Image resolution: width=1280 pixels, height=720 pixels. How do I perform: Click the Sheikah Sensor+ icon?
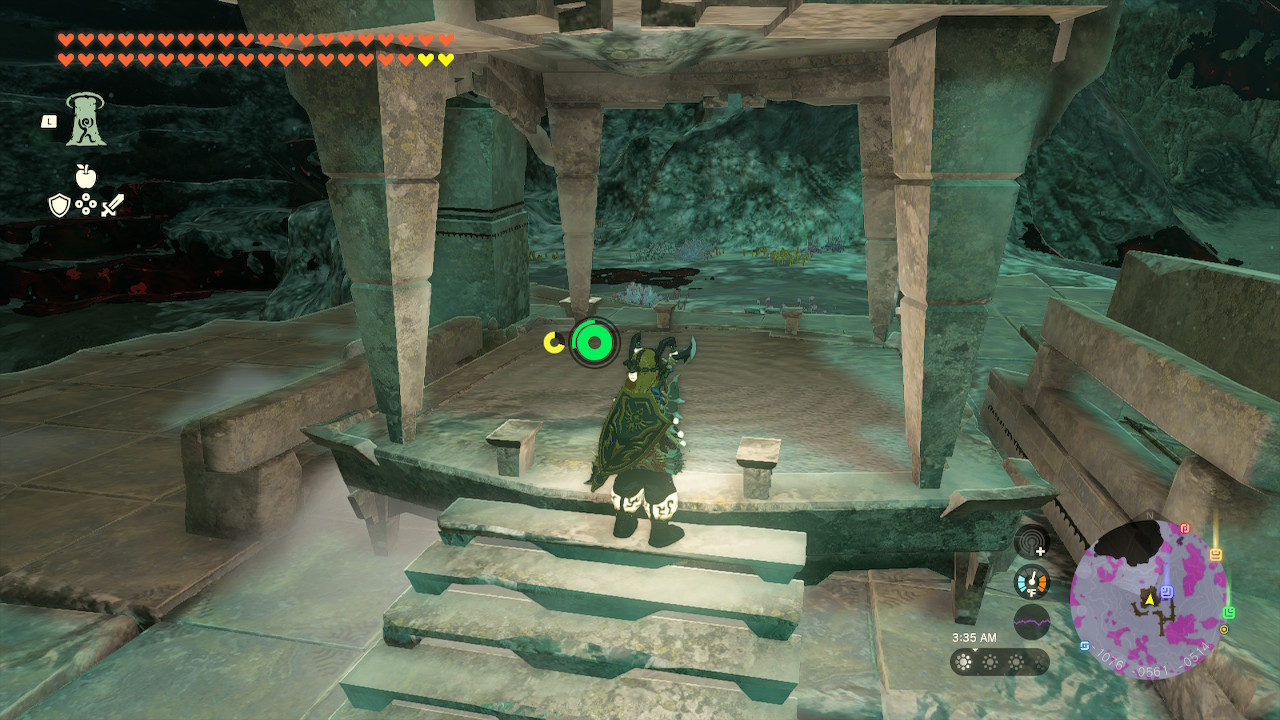(x=1031, y=543)
